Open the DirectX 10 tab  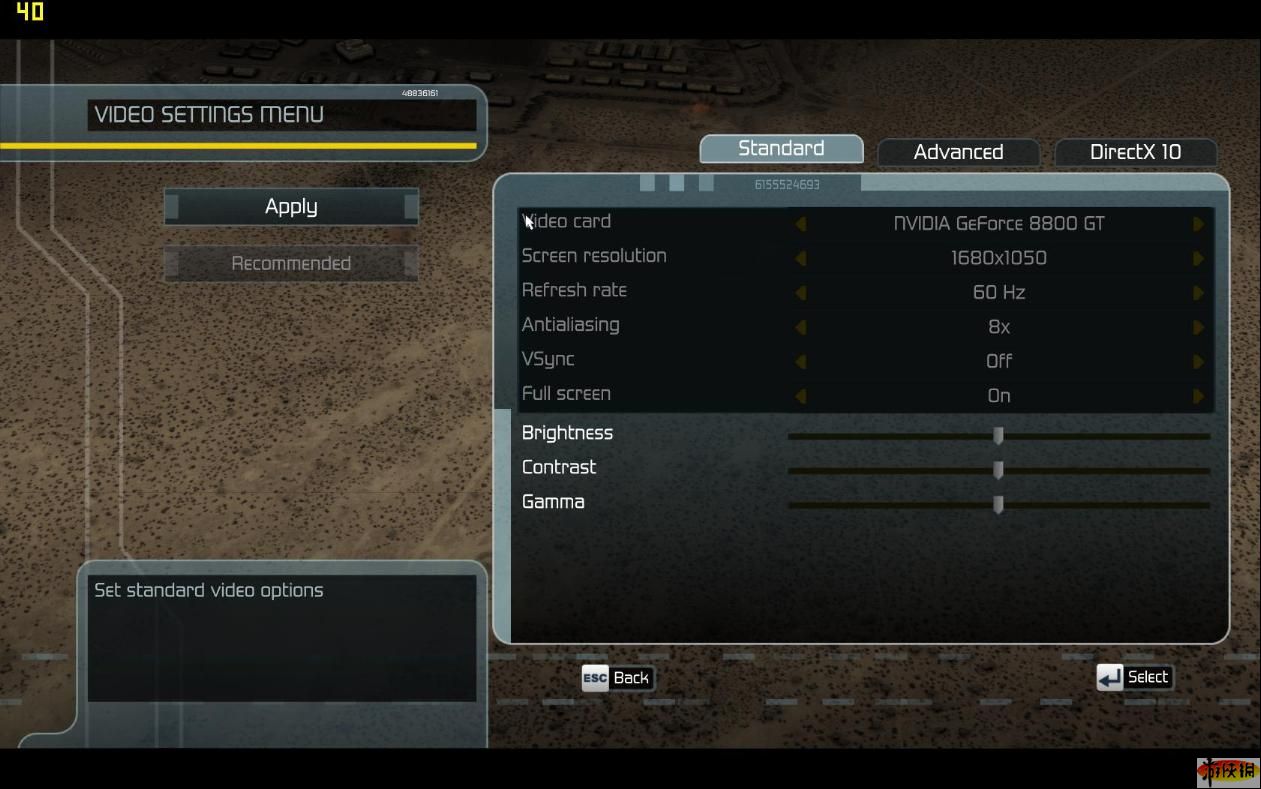pyautogui.click(x=1135, y=152)
